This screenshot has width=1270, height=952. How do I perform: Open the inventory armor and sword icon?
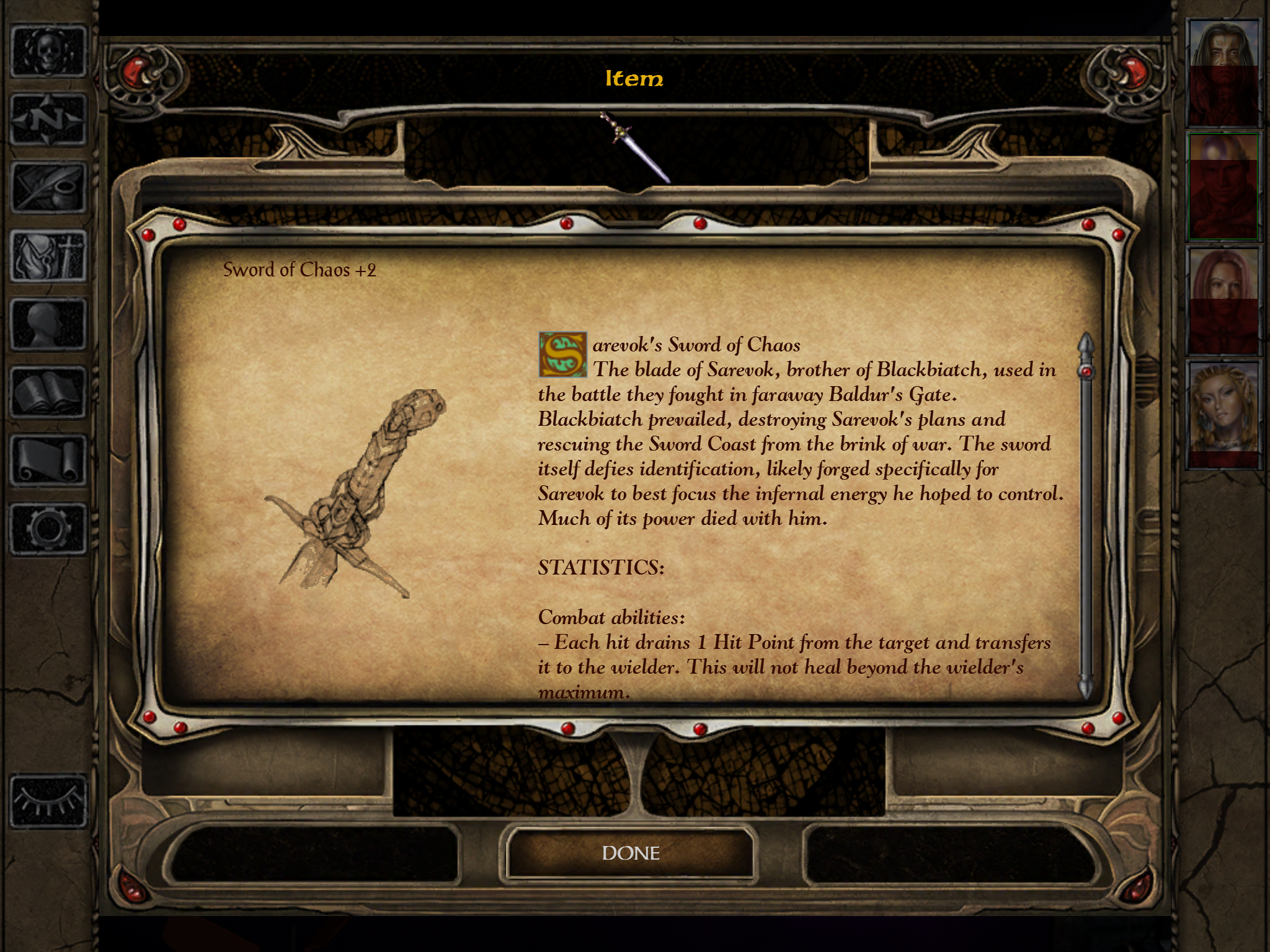point(48,256)
